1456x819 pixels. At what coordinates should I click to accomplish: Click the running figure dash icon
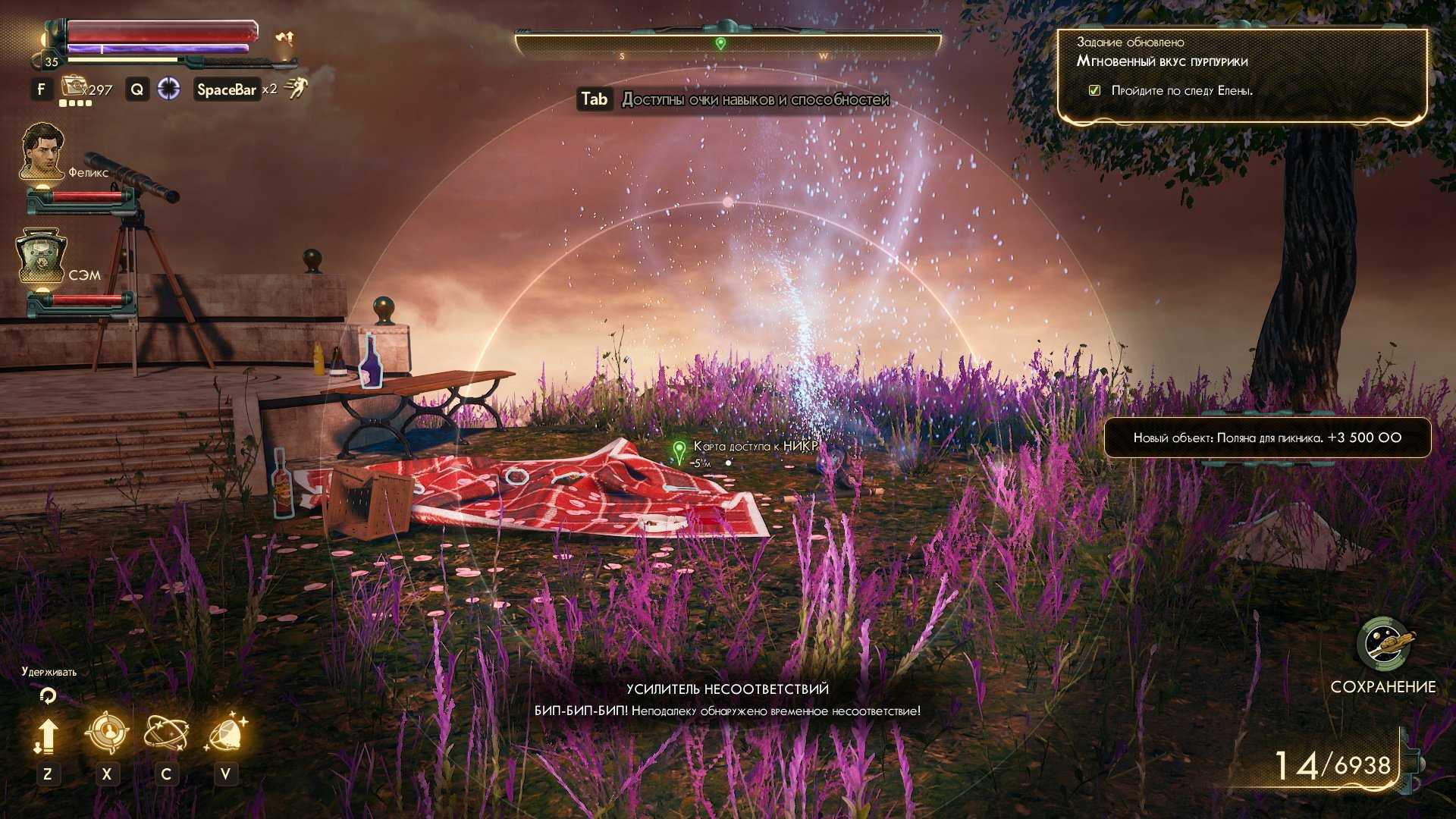coord(296,89)
